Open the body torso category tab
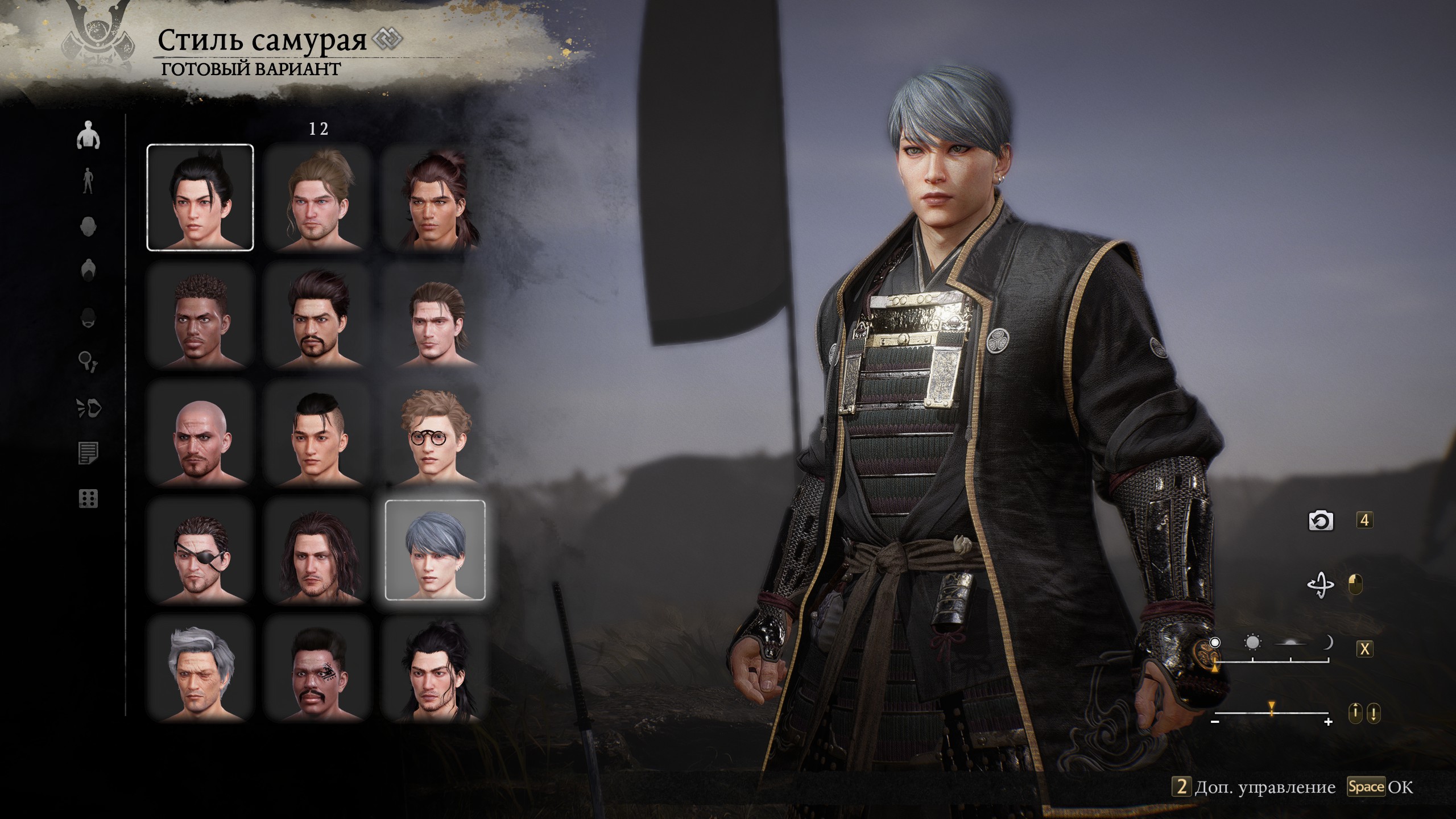The image size is (1456, 819). tap(88, 135)
